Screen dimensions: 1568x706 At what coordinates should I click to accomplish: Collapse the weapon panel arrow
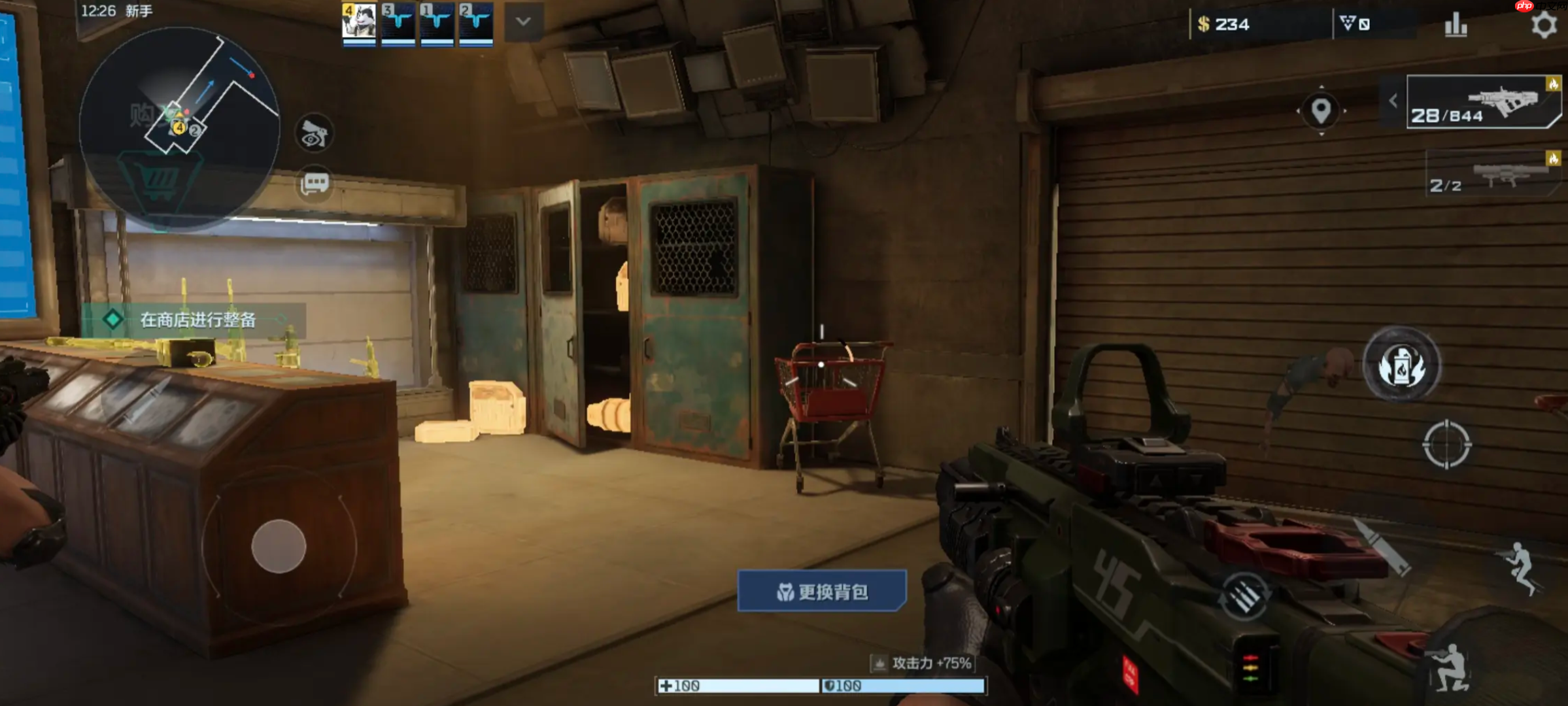[x=1393, y=101]
